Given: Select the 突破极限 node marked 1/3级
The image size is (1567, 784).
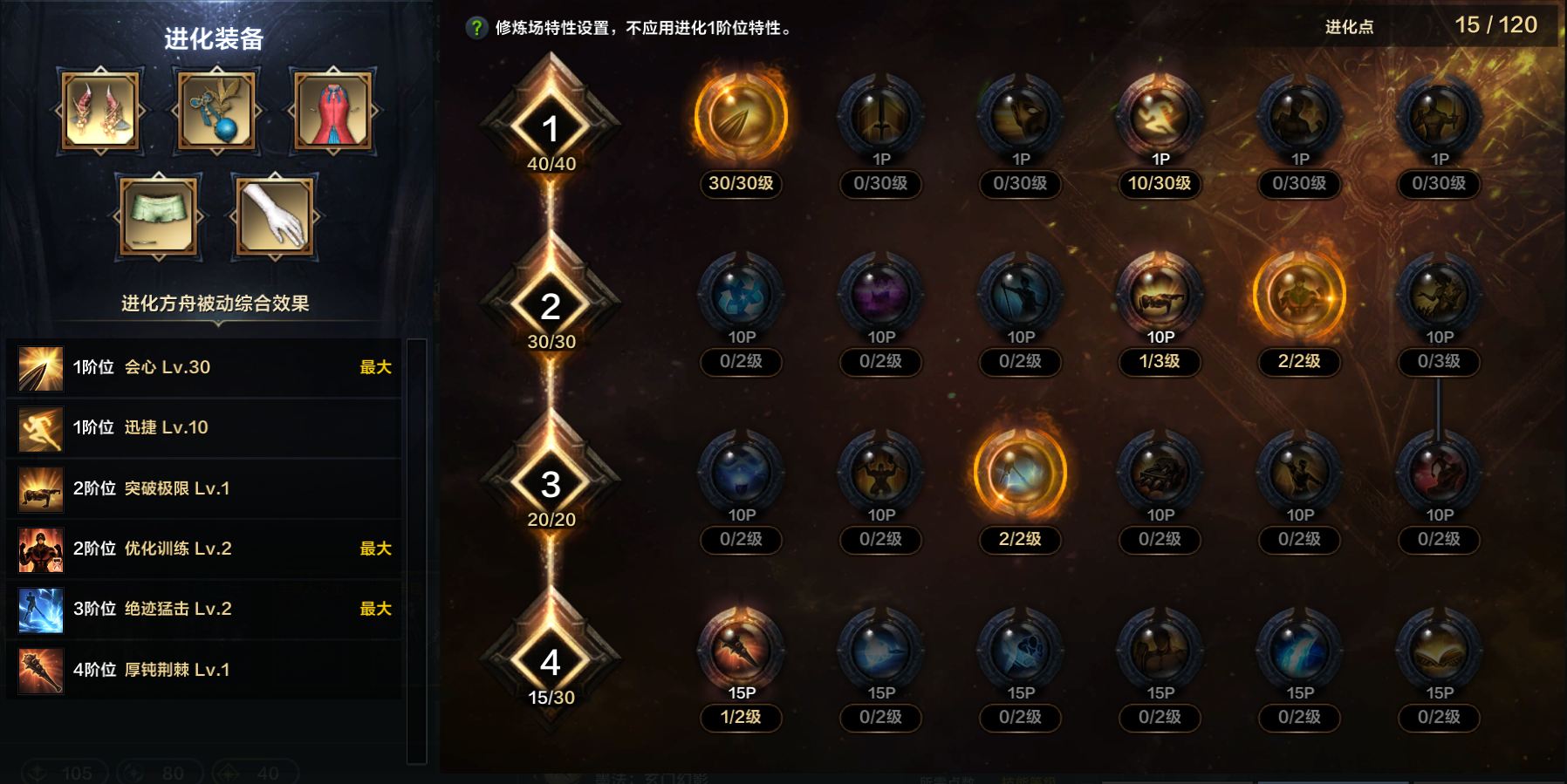Looking at the screenshot, I should (x=1160, y=297).
